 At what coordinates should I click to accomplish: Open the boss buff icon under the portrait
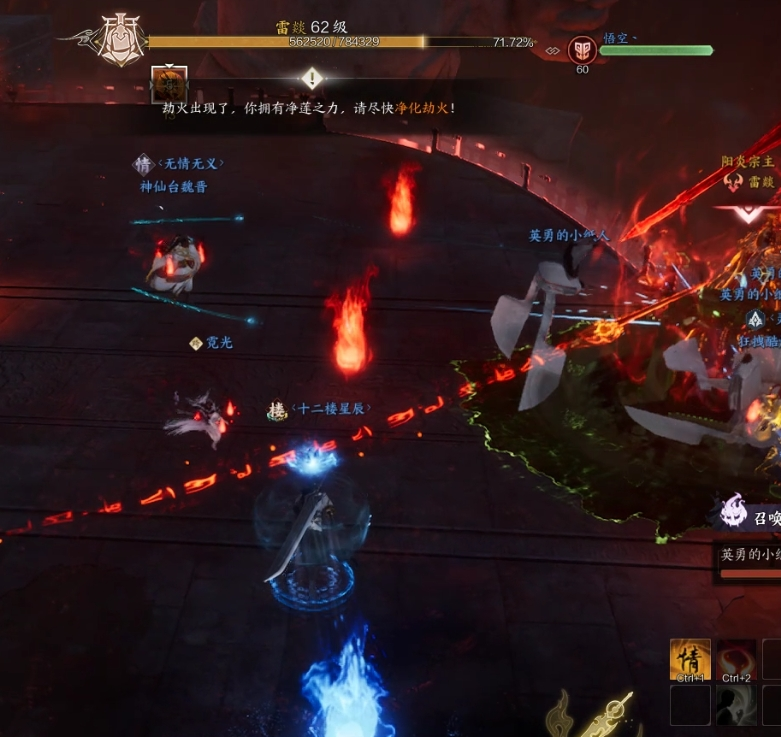coord(169,84)
